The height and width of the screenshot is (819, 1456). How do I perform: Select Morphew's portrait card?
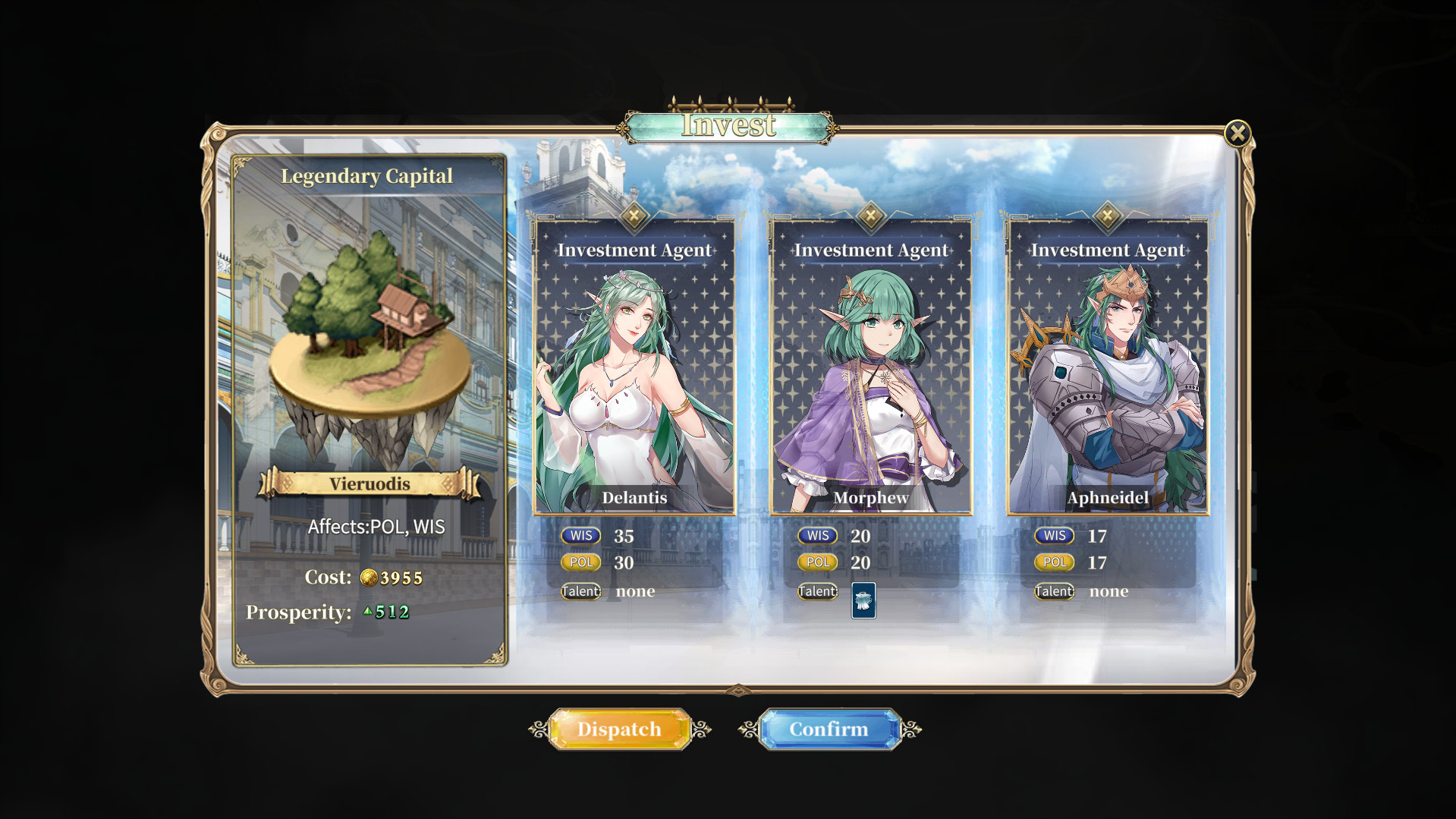(x=871, y=364)
